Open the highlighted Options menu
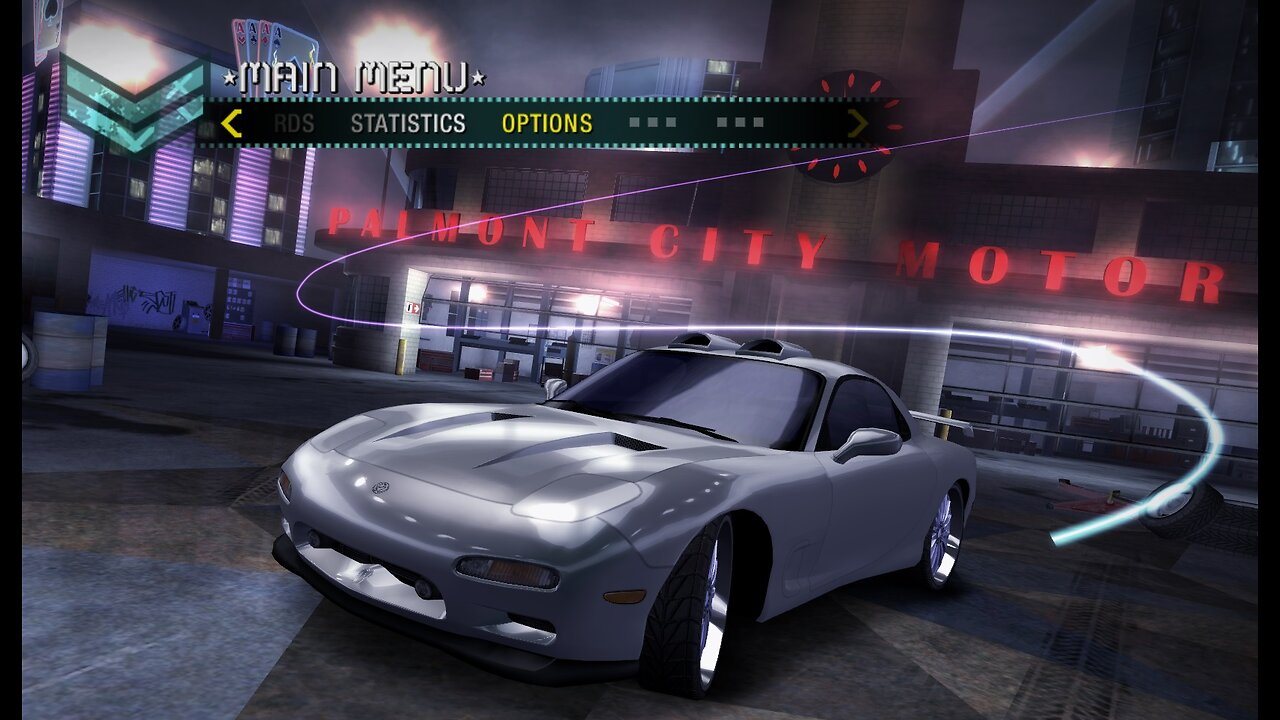 coord(546,124)
